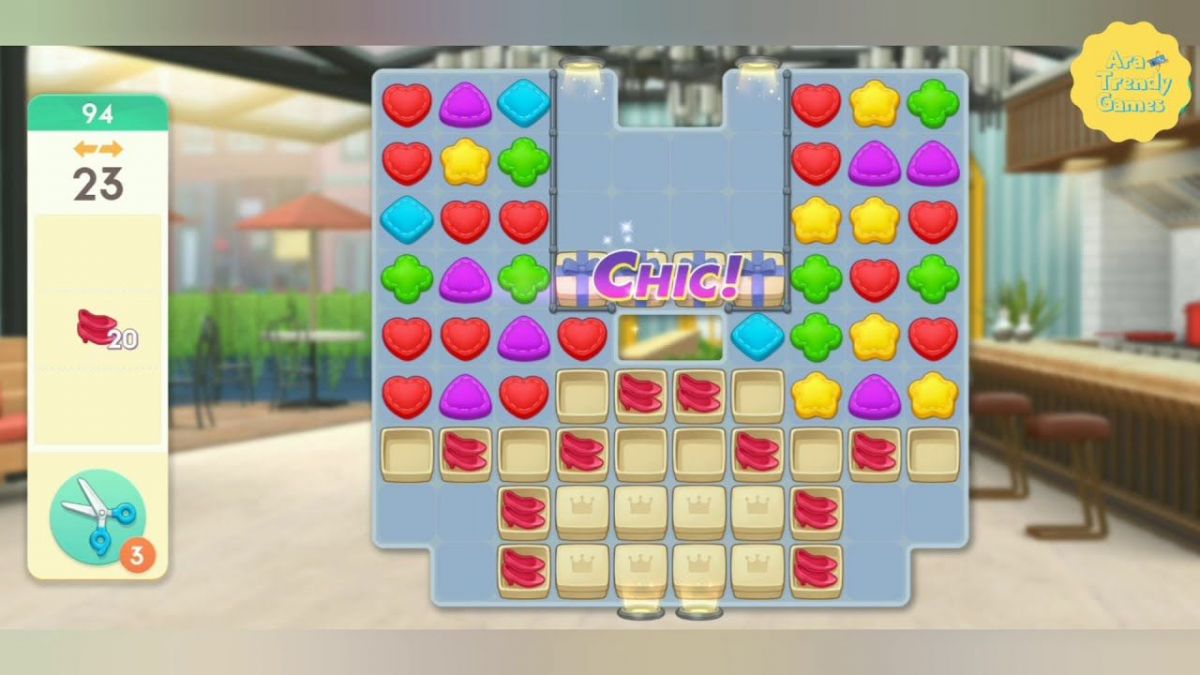The width and height of the screenshot is (1200, 675).
Task: Select the red heart in the board's top-left corner
Action: 407,104
